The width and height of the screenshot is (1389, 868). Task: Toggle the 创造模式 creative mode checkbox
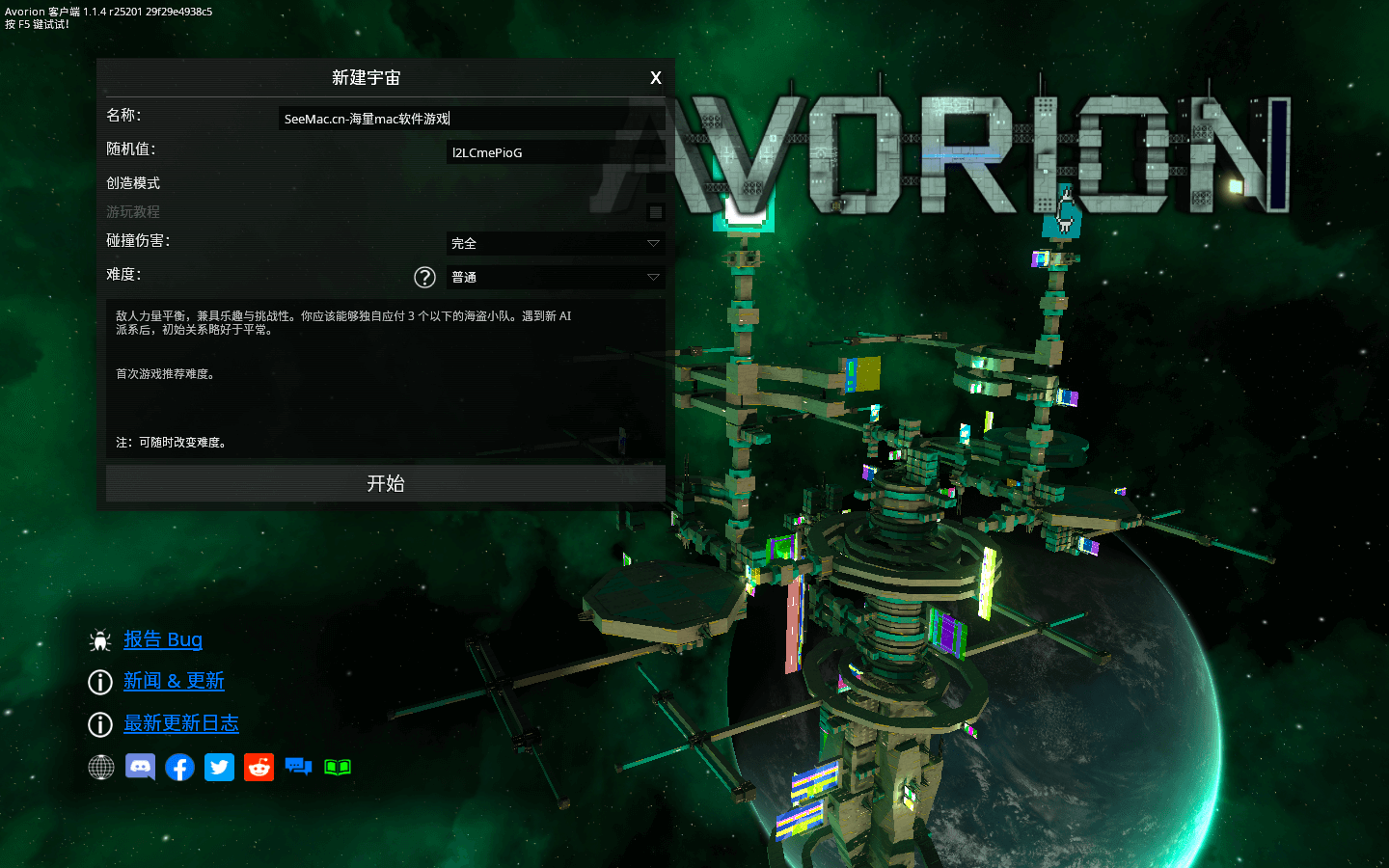[656, 183]
